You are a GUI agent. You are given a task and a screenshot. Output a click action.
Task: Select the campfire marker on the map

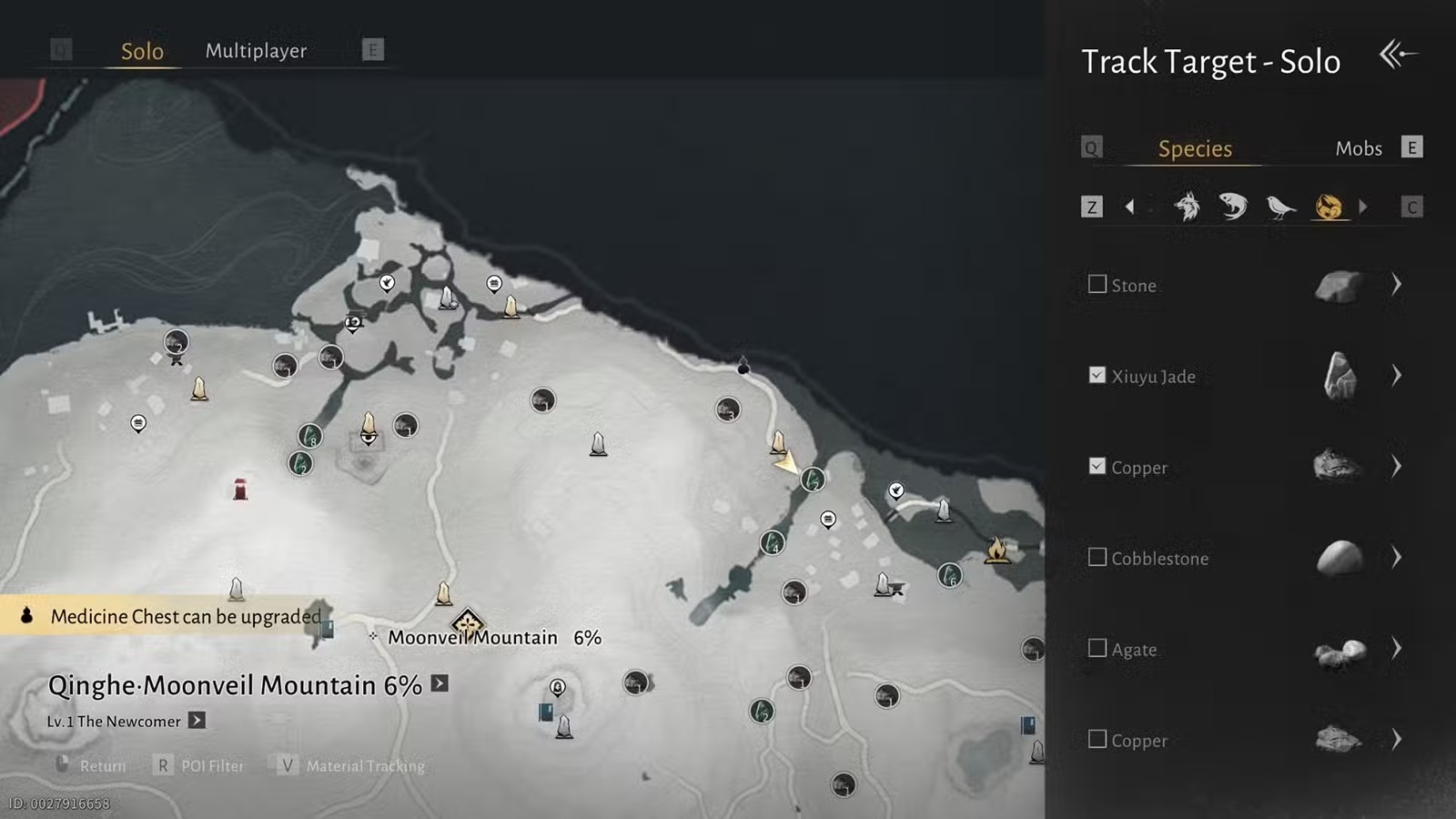tap(997, 549)
